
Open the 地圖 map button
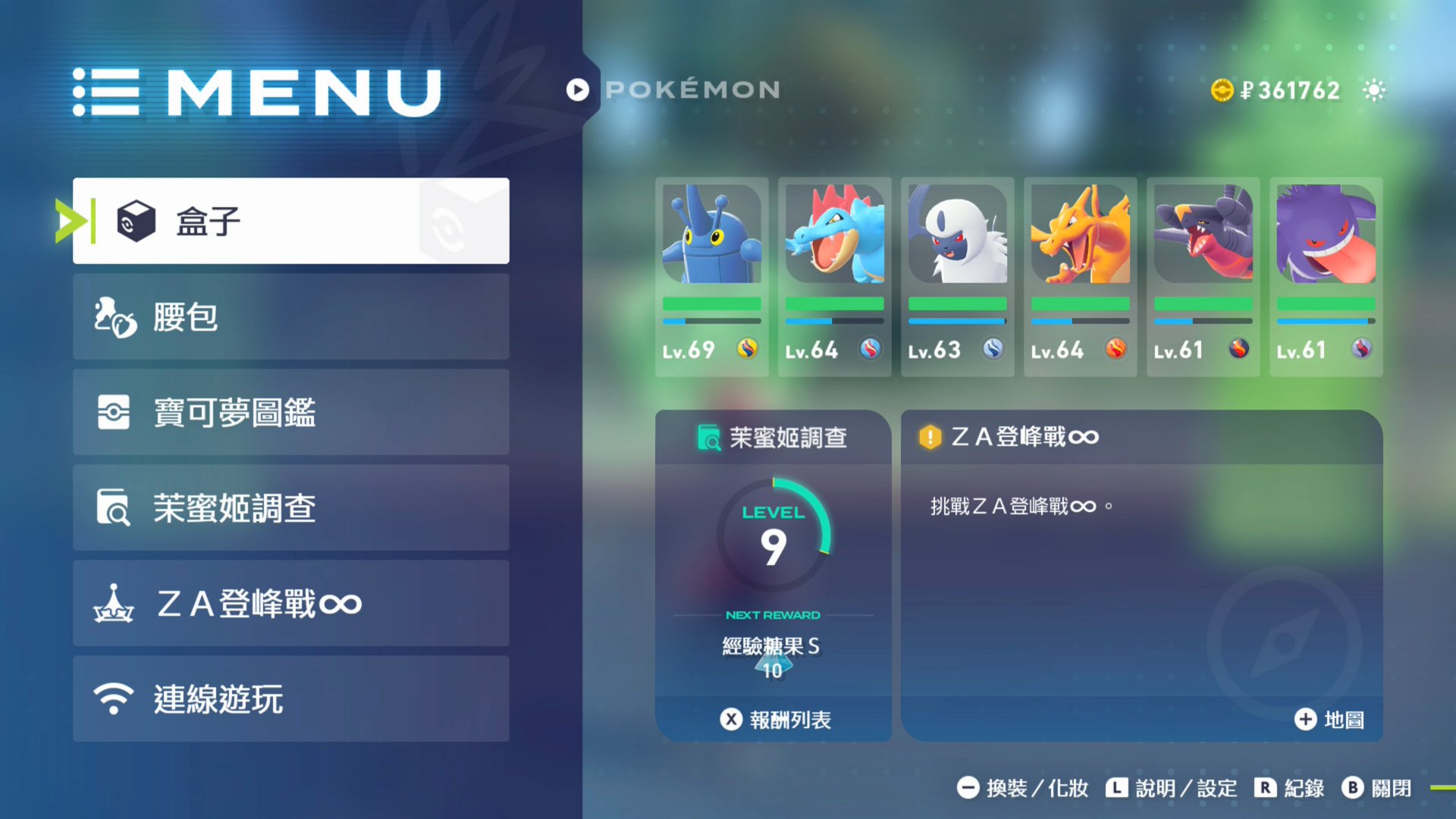point(1329,720)
